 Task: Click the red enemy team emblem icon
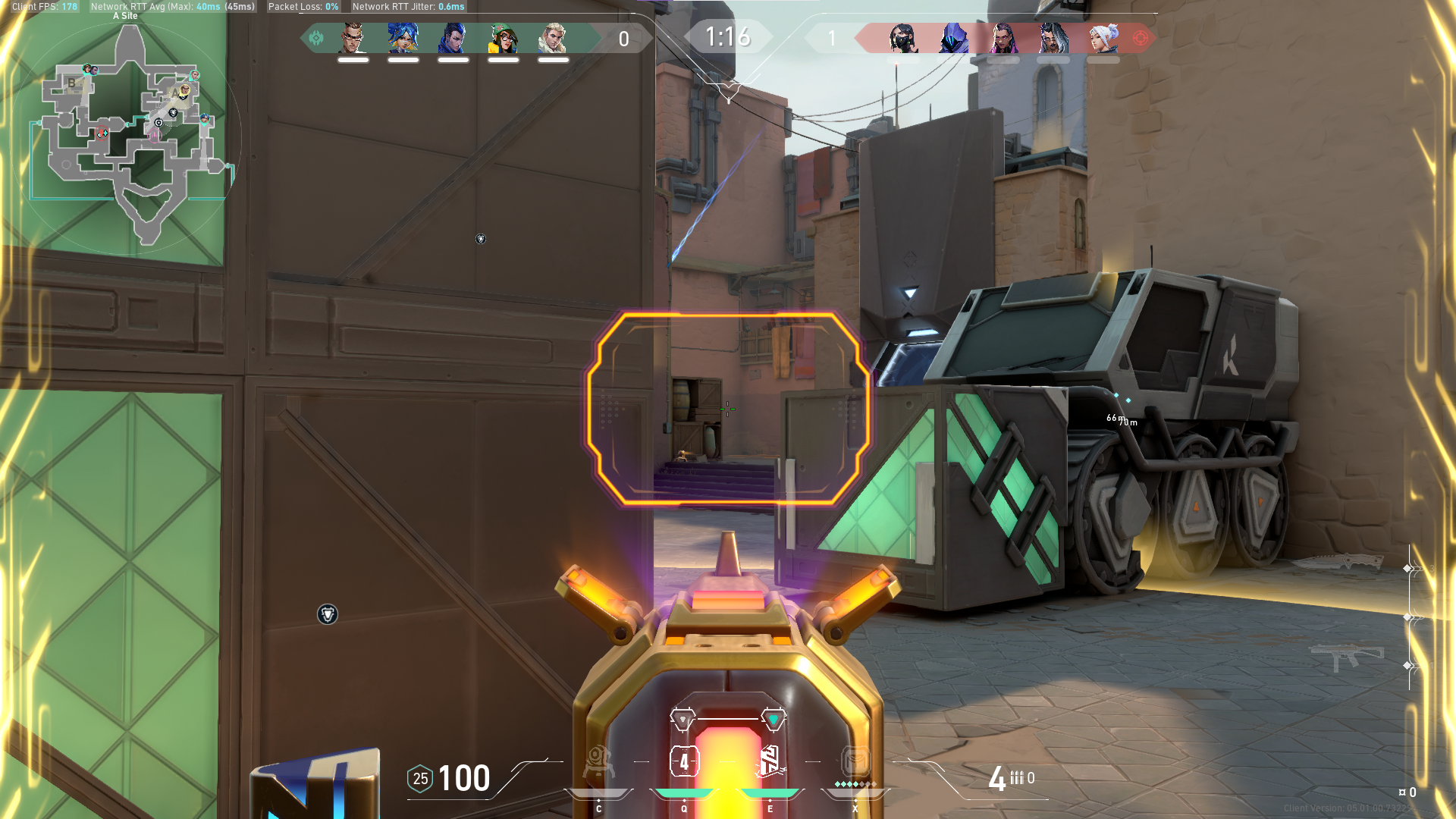point(1140,38)
